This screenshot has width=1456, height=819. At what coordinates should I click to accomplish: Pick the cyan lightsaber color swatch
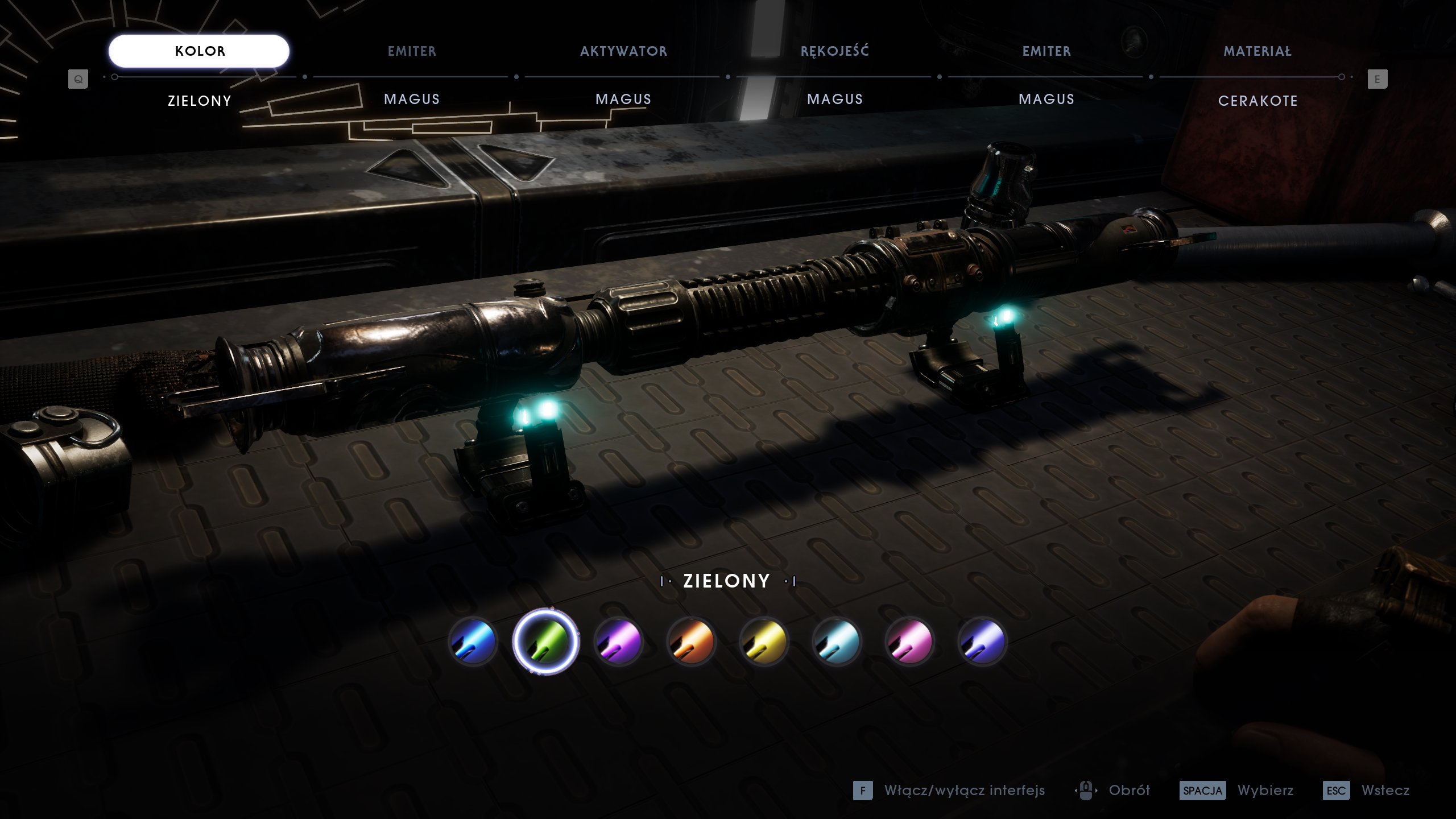click(837, 642)
